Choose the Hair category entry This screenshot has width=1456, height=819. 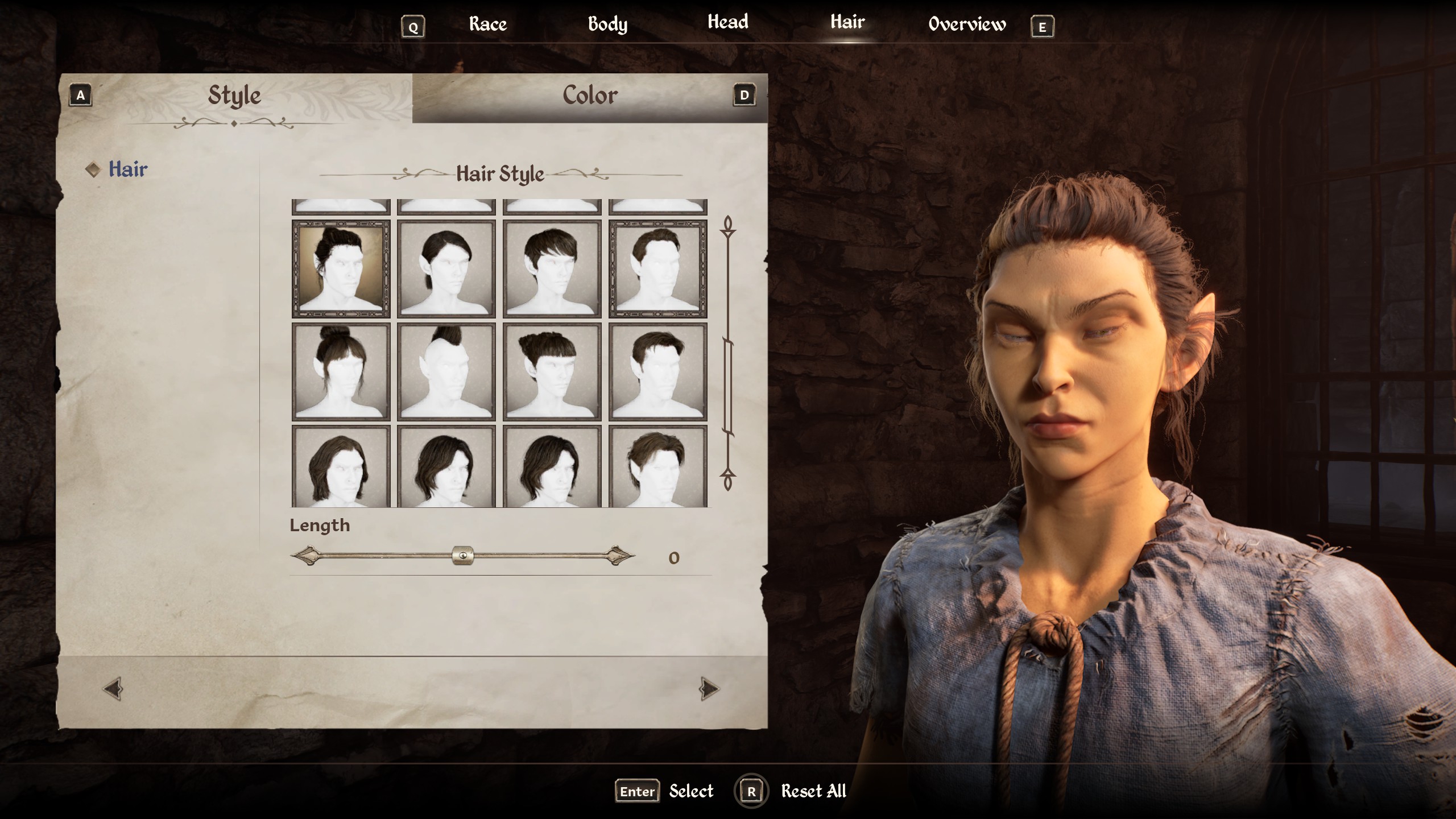(x=128, y=169)
